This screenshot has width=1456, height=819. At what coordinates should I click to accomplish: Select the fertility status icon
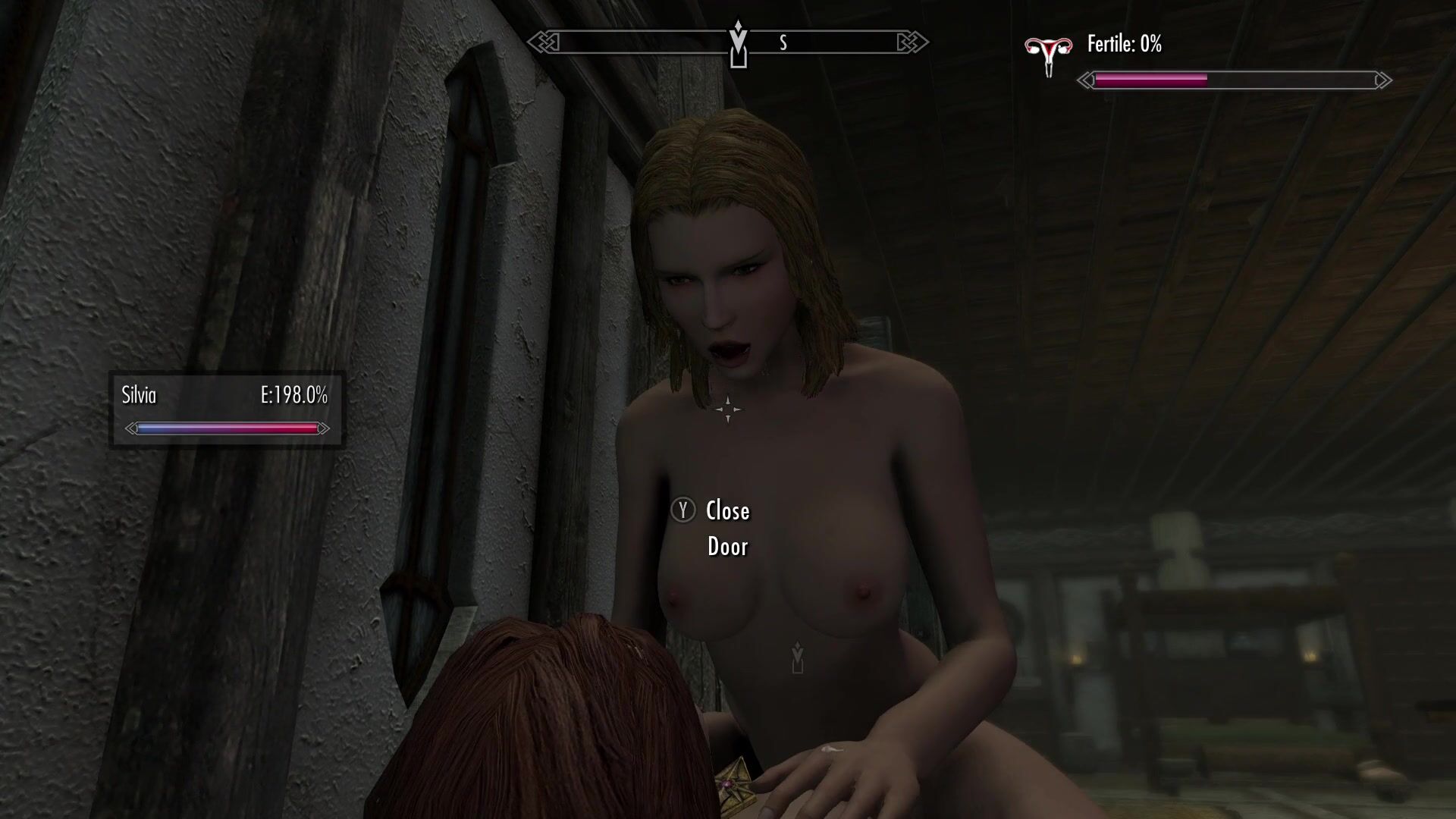(1048, 53)
